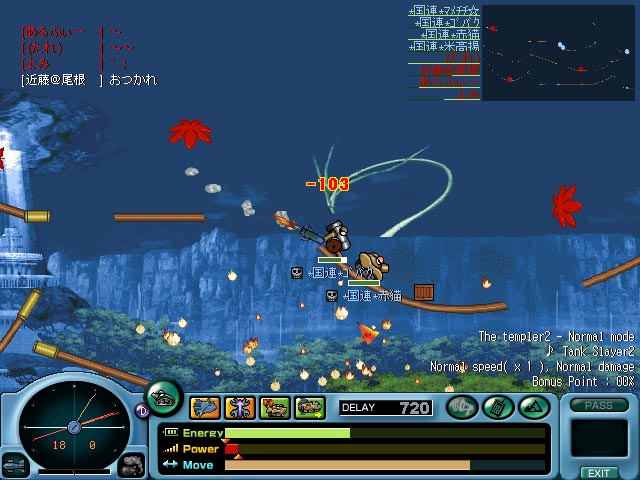
Task: Choose the green-framed tank item slot
Action: 310,407
